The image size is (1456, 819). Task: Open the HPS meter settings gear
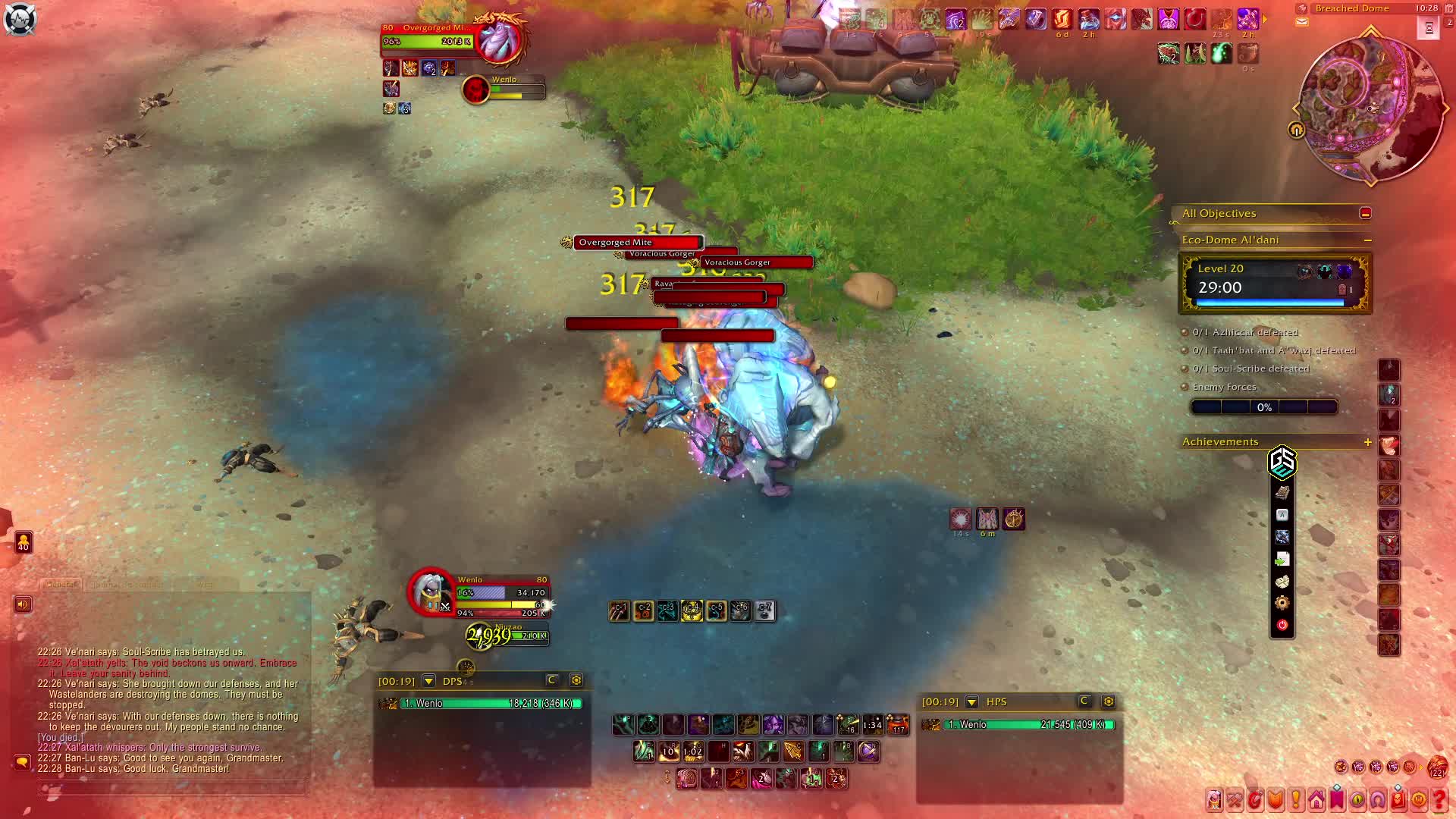coord(1108,701)
